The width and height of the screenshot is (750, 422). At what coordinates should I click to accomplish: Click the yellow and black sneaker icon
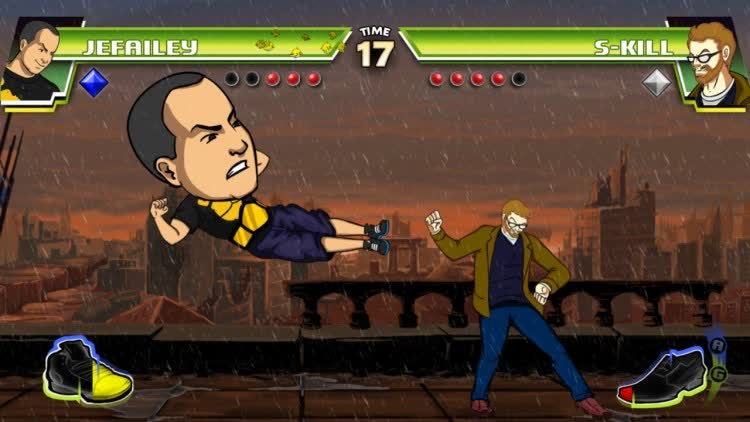88,370
